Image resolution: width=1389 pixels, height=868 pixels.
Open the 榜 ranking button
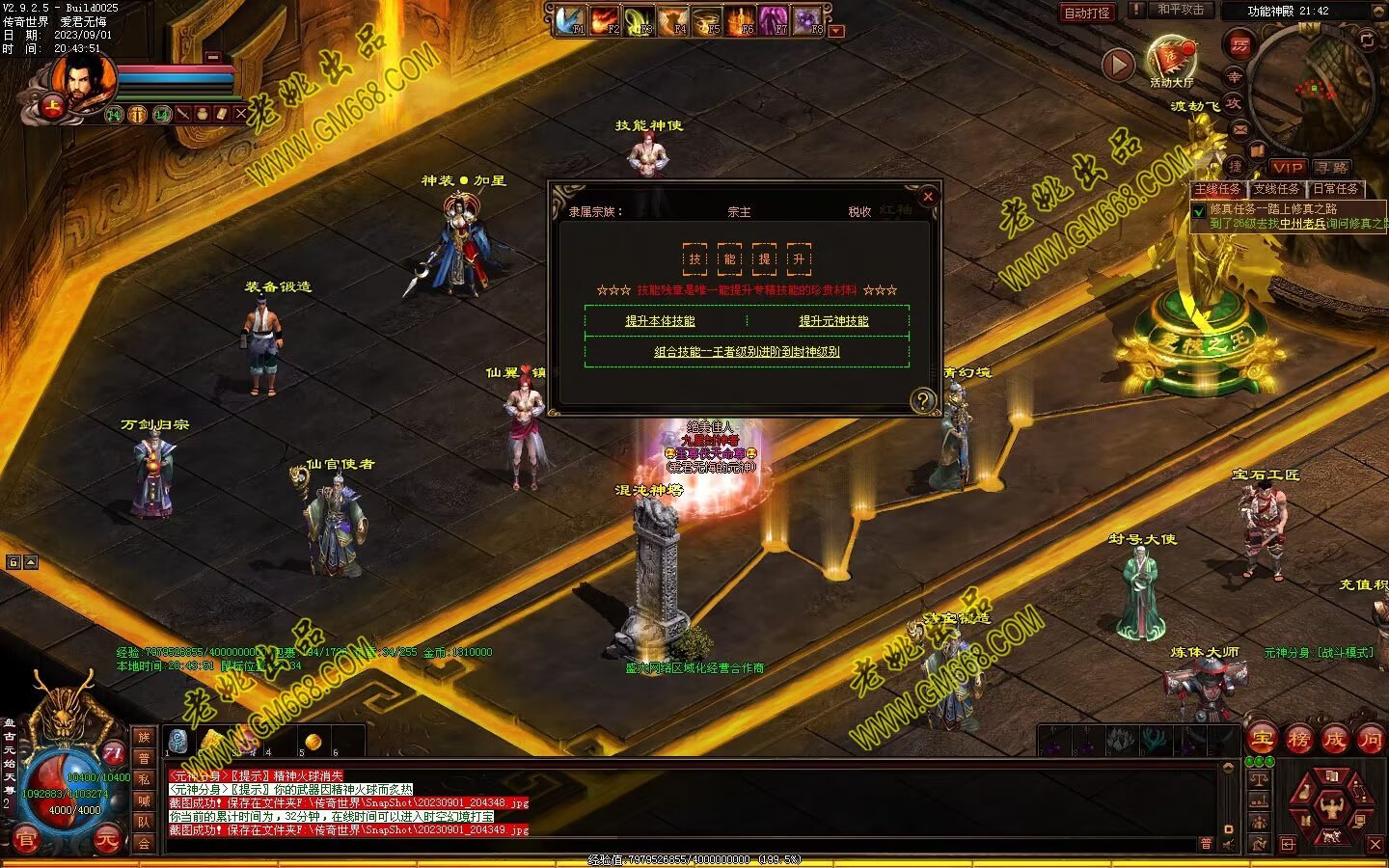tap(1299, 740)
